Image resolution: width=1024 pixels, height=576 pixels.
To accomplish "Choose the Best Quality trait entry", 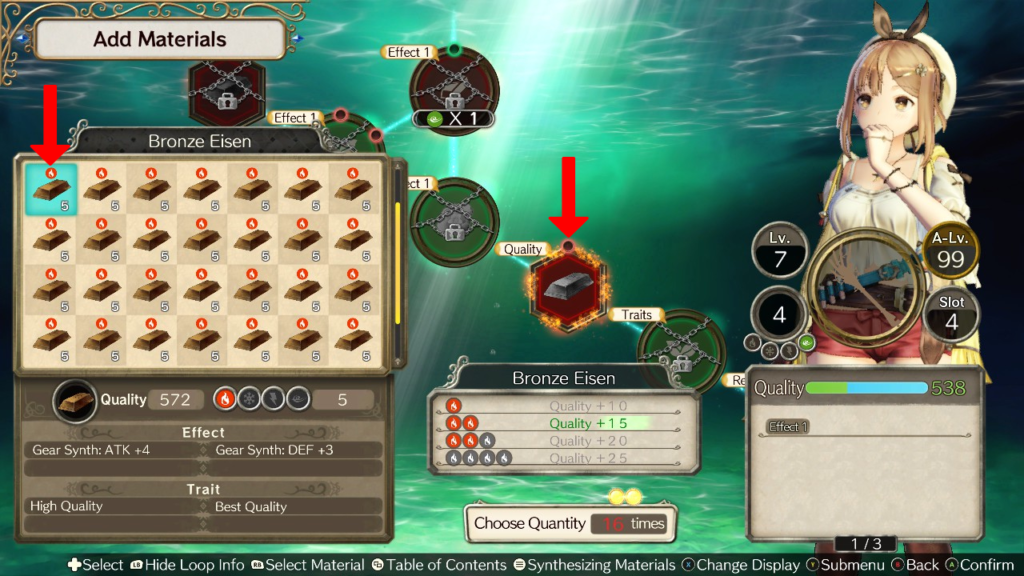I will tap(296, 506).
